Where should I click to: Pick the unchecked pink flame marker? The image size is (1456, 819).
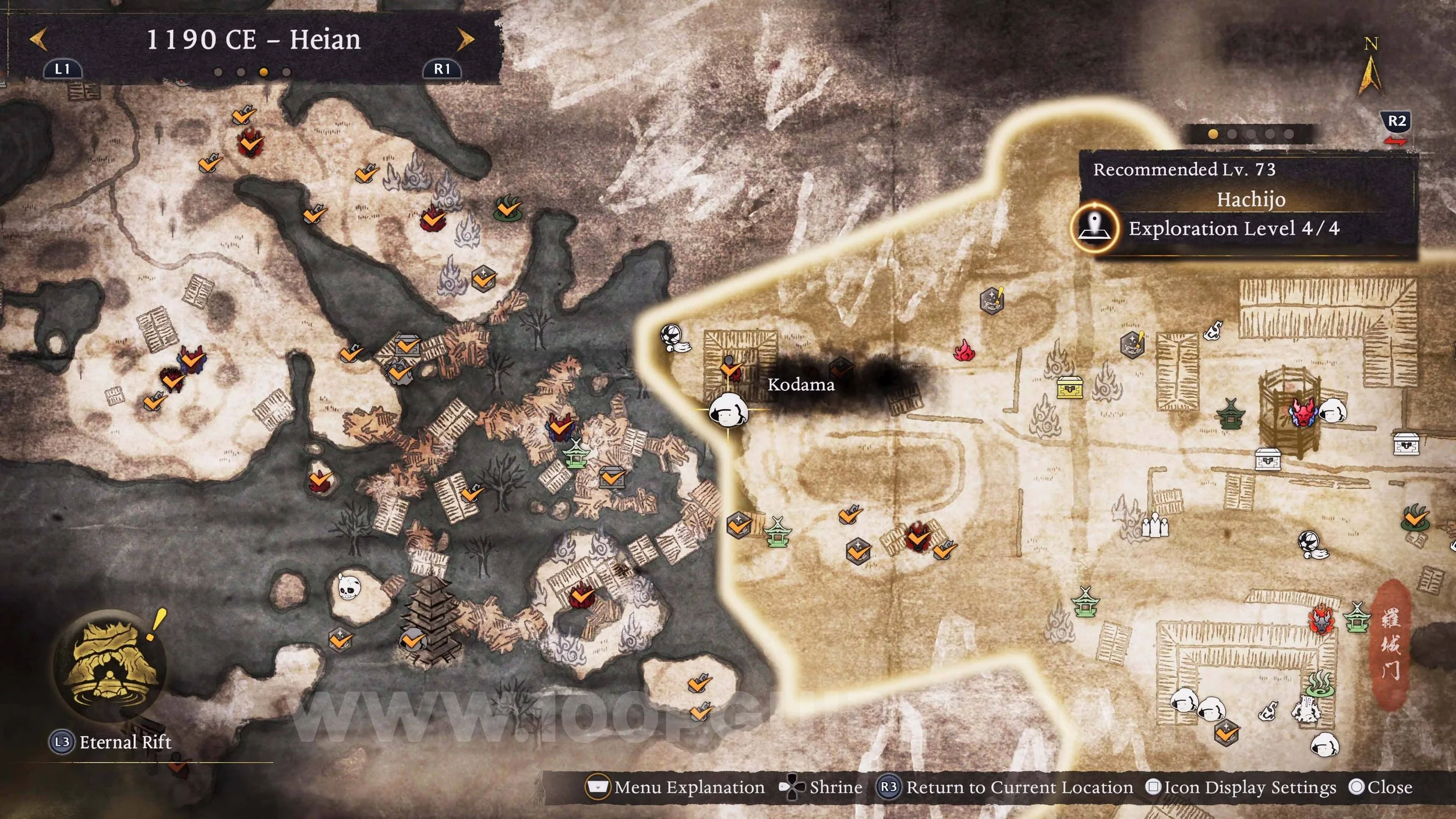coord(964,351)
